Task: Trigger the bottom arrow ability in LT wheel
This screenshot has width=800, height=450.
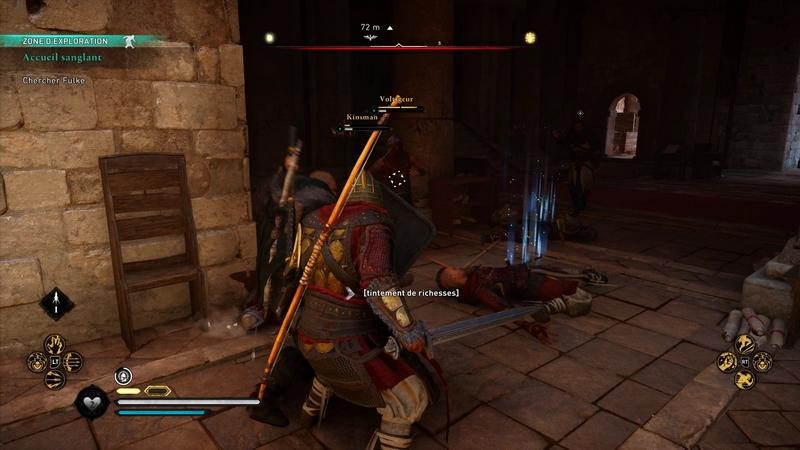Action: 54,380
